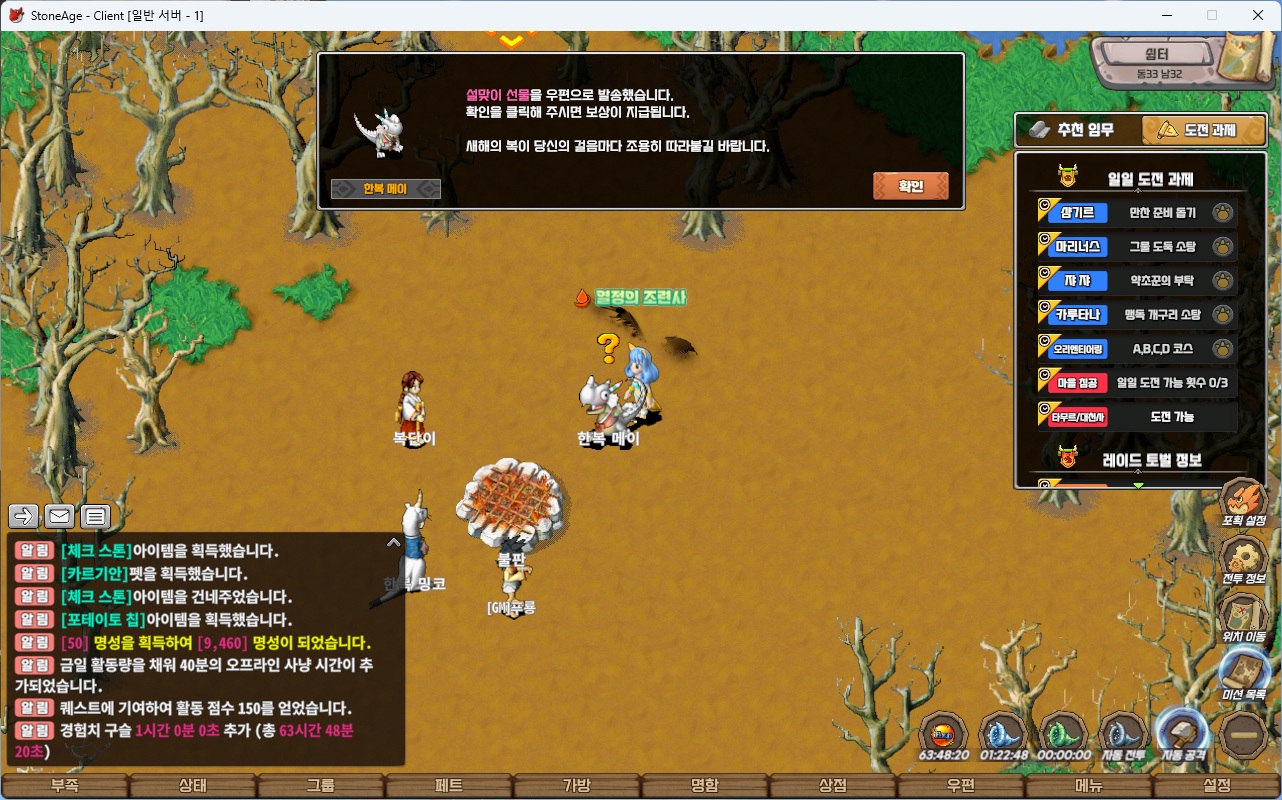Viewport: 1282px width, 800px height.
Task: Open the 펫 menu in bottom bar
Action: [x=449, y=786]
